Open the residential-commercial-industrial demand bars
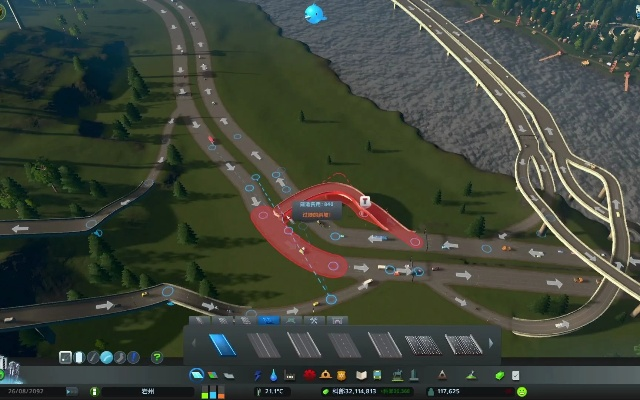 [x=211, y=391]
